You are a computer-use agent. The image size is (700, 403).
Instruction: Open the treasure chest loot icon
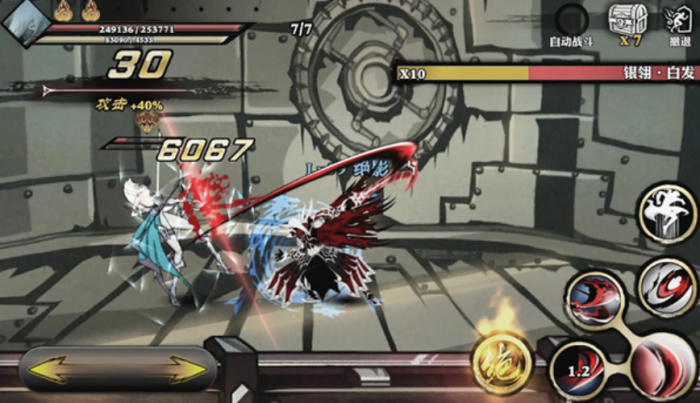pyautogui.click(x=627, y=19)
